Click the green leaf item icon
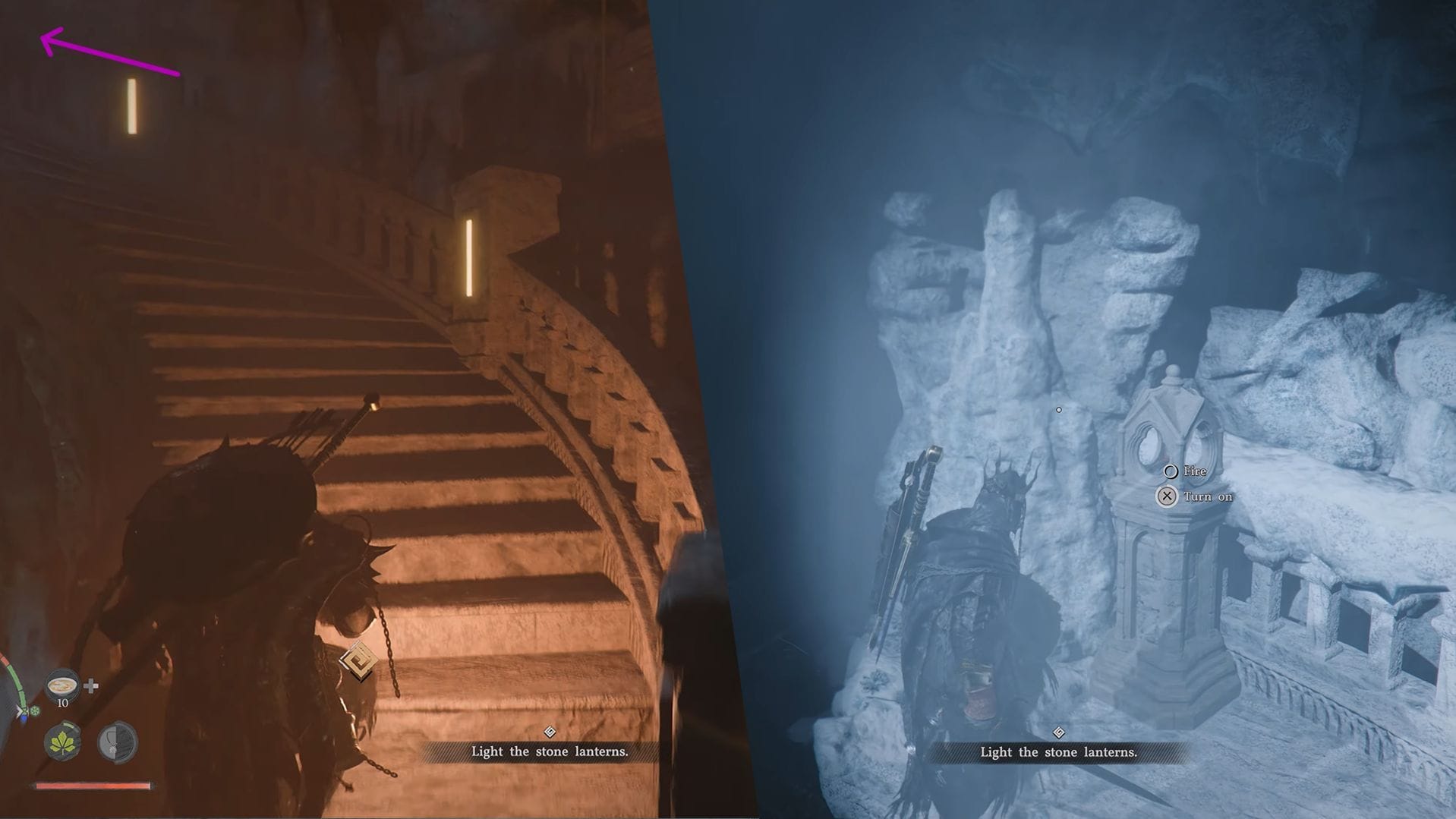Image resolution: width=1456 pixels, height=819 pixels. pos(62,741)
